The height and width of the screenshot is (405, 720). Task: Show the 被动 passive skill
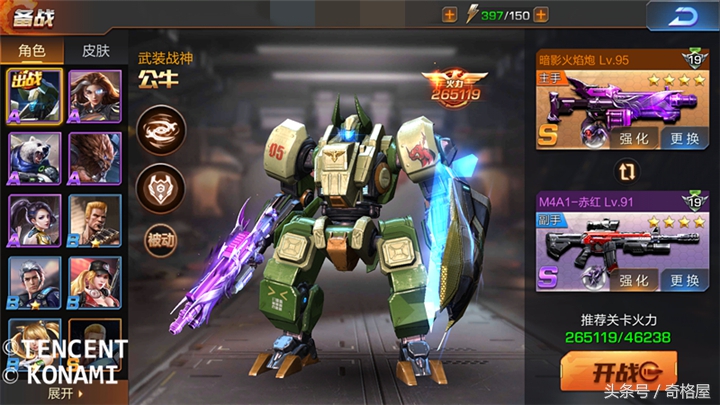pyautogui.click(x=161, y=240)
